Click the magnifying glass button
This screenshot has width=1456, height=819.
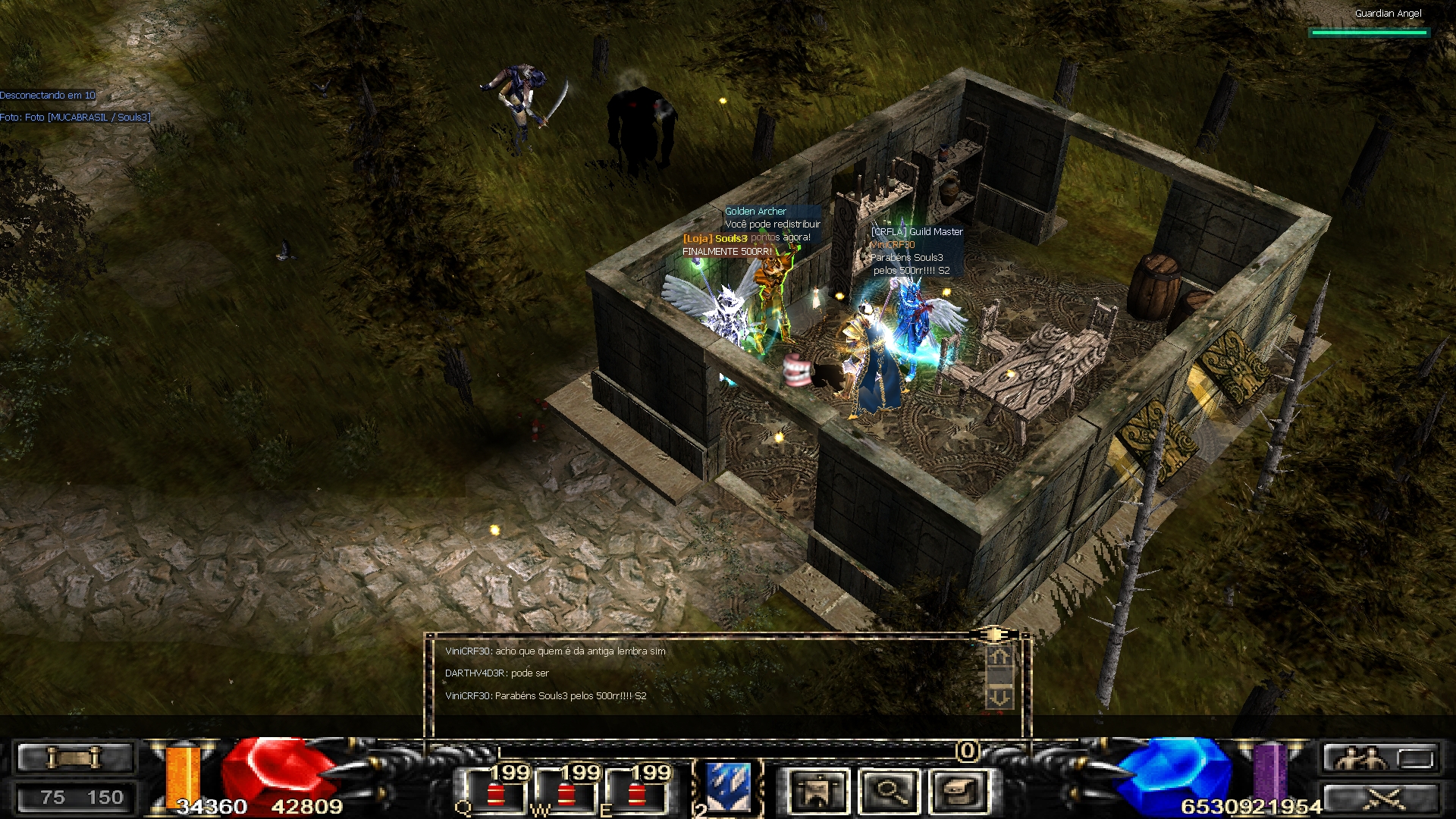890,791
